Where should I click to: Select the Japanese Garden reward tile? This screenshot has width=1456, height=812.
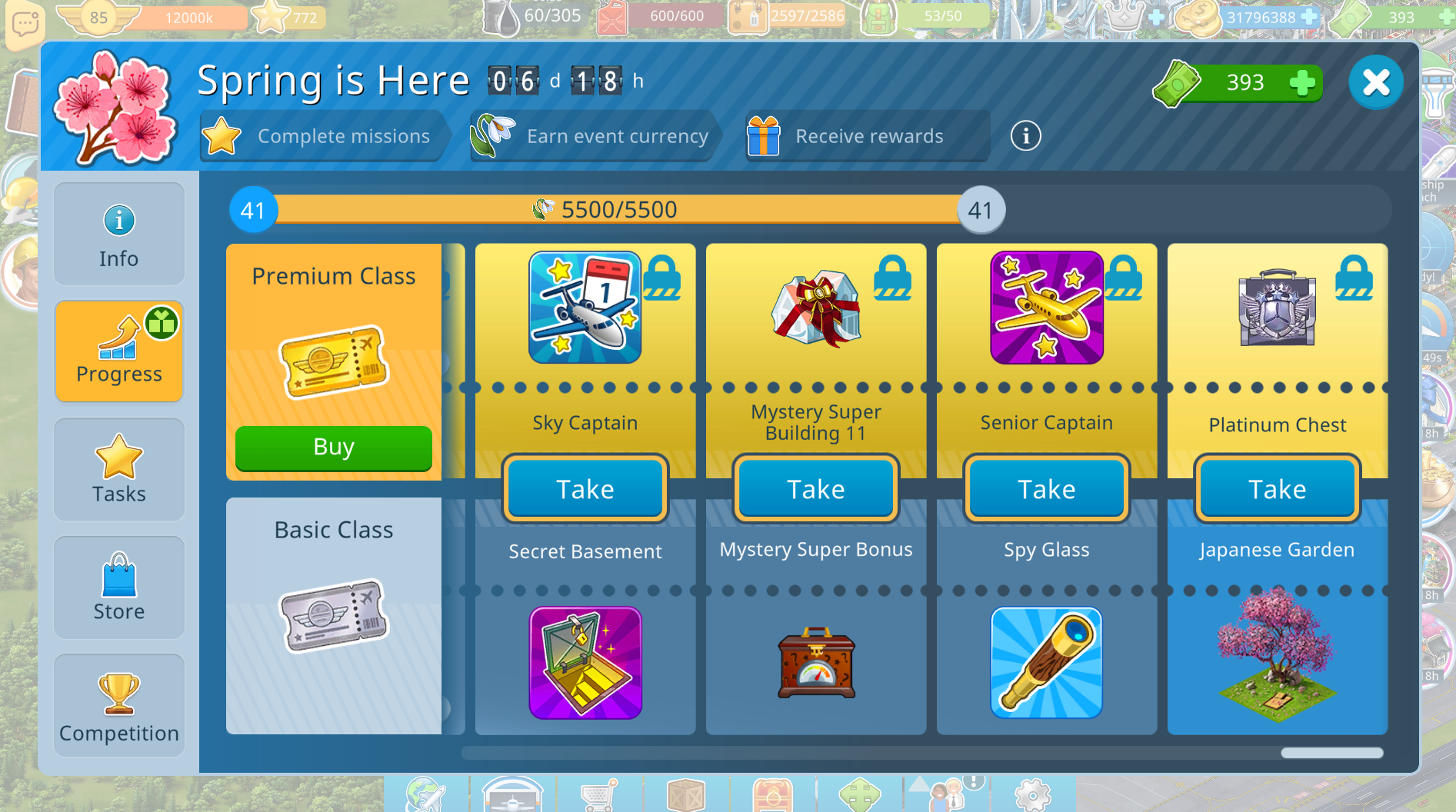click(1277, 655)
